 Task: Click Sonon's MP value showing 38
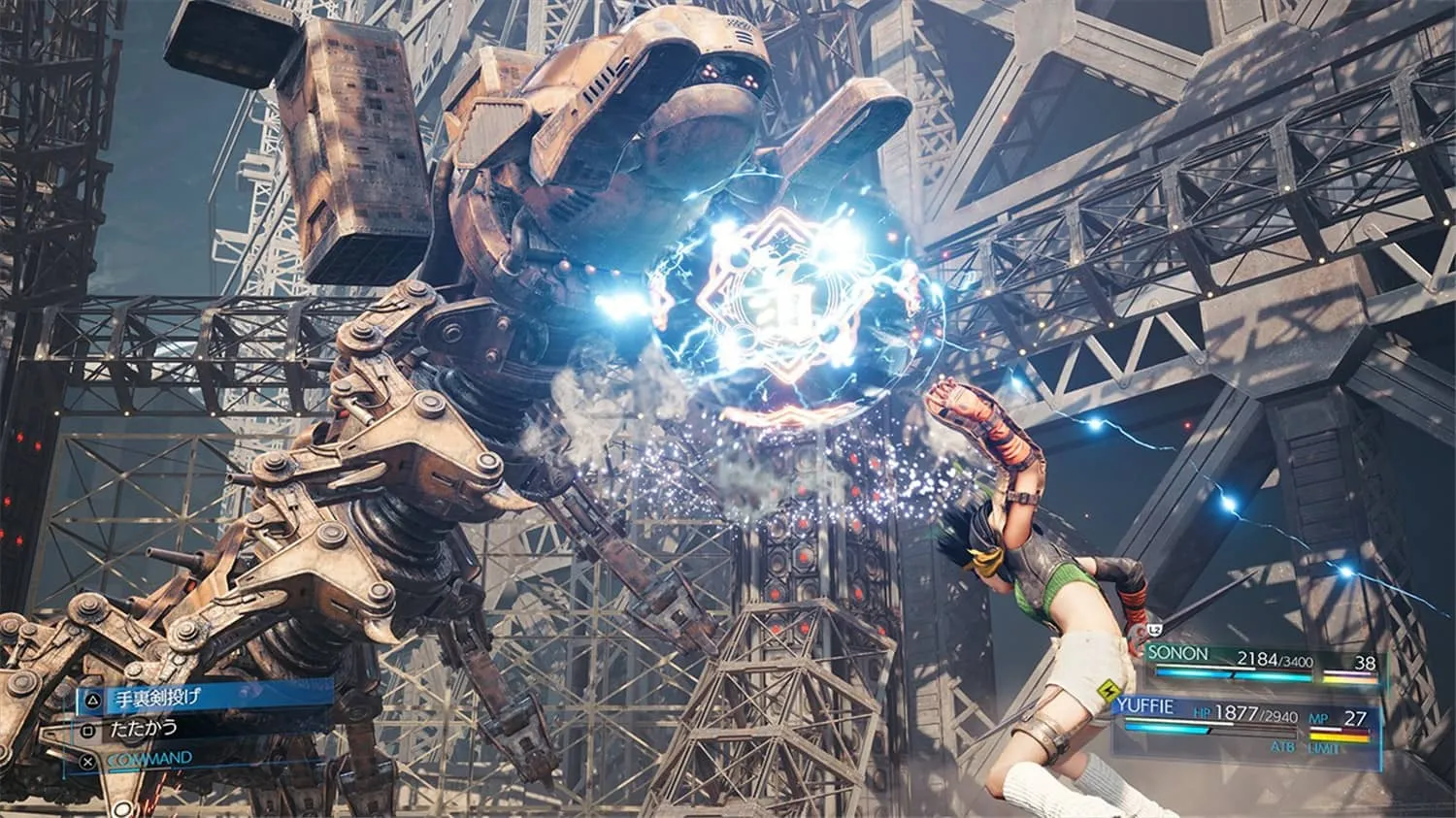point(1368,663)
